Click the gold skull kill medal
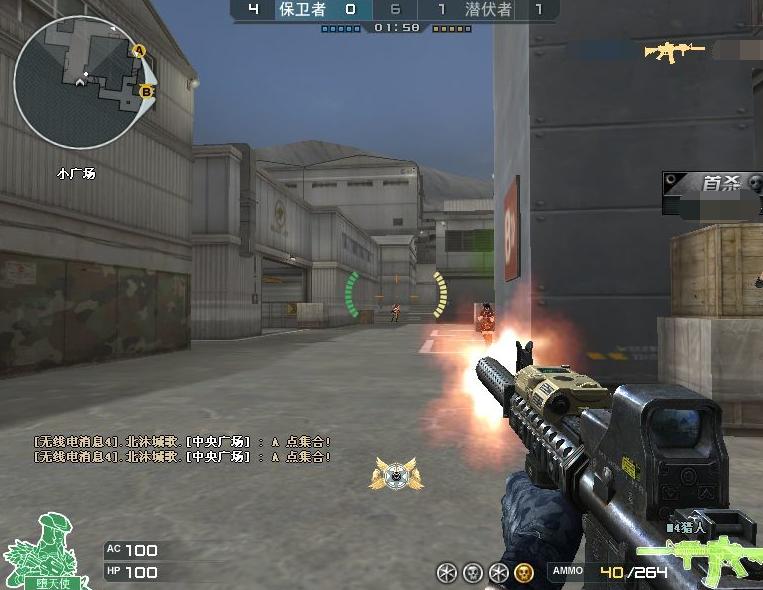This screenshot has width=763, height=590. (523, 572)
